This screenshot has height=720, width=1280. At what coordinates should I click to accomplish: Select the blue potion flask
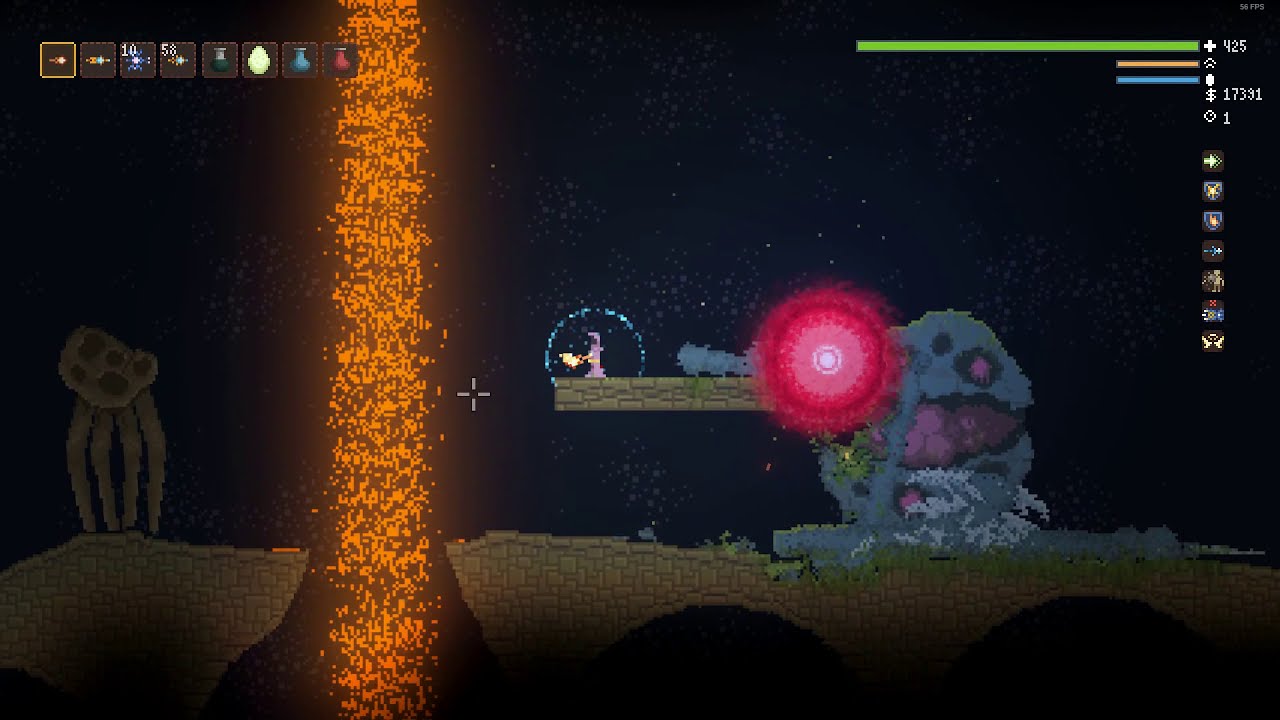click(x=300, y=60)
